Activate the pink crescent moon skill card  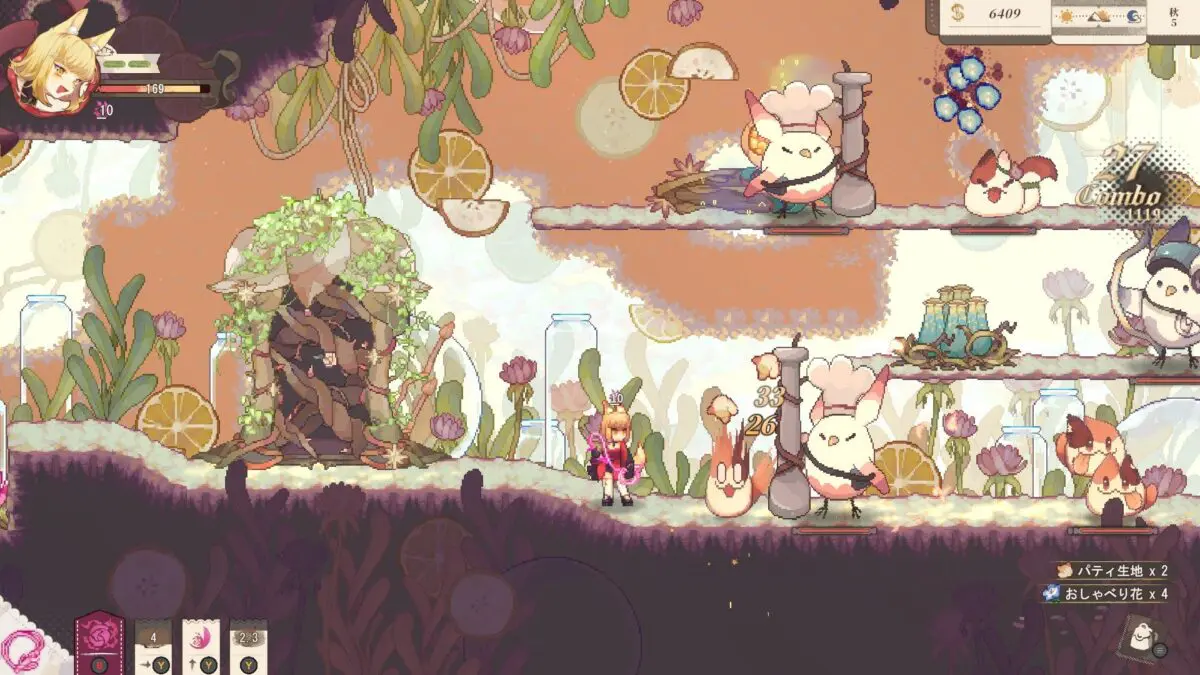pyautogui.click(x=201, y=640)
